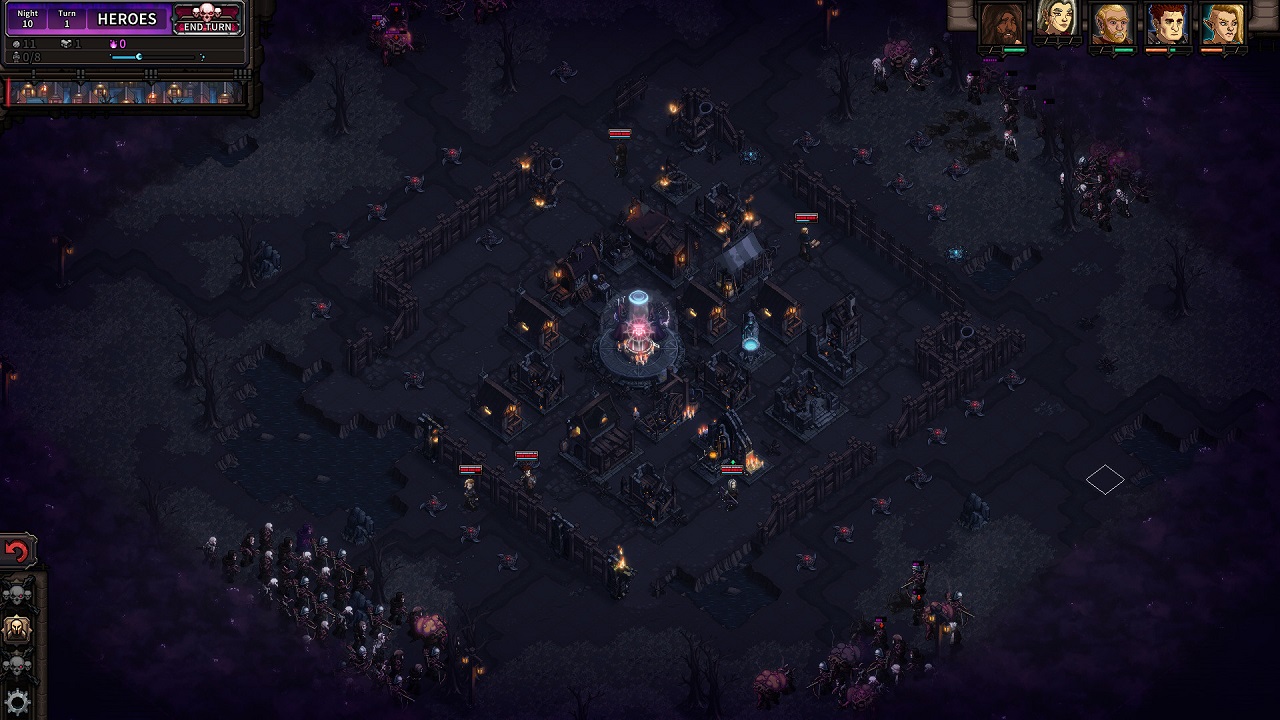Select the blonde elf hero portrait
Screen dimensions: 1280x720
(x=1223, y=24)
